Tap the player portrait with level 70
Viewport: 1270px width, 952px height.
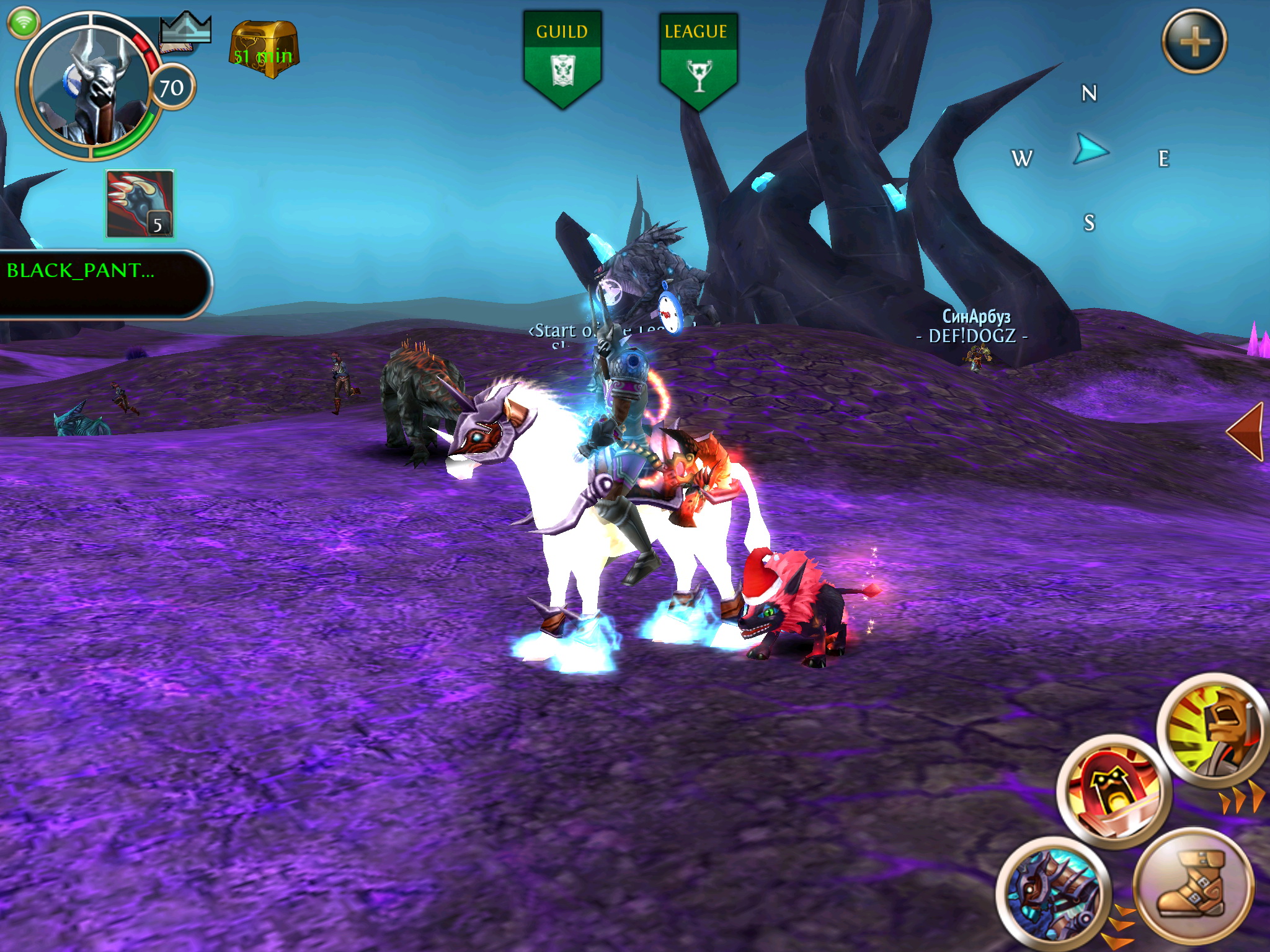(90, 87)
